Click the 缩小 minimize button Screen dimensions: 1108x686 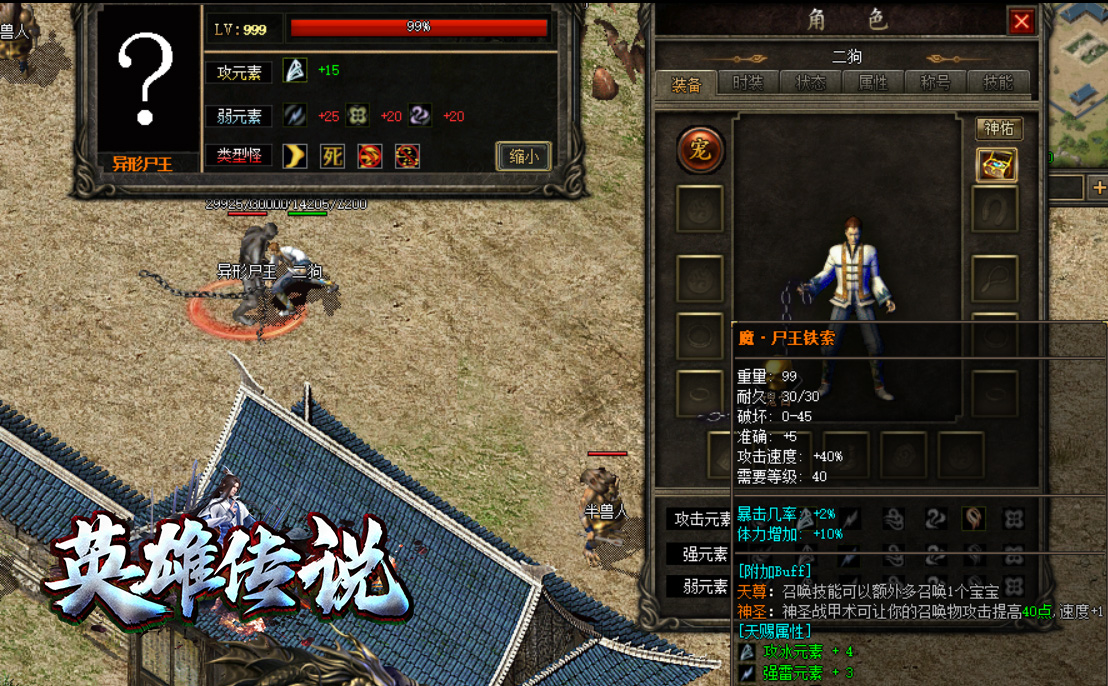coord(523,156)
